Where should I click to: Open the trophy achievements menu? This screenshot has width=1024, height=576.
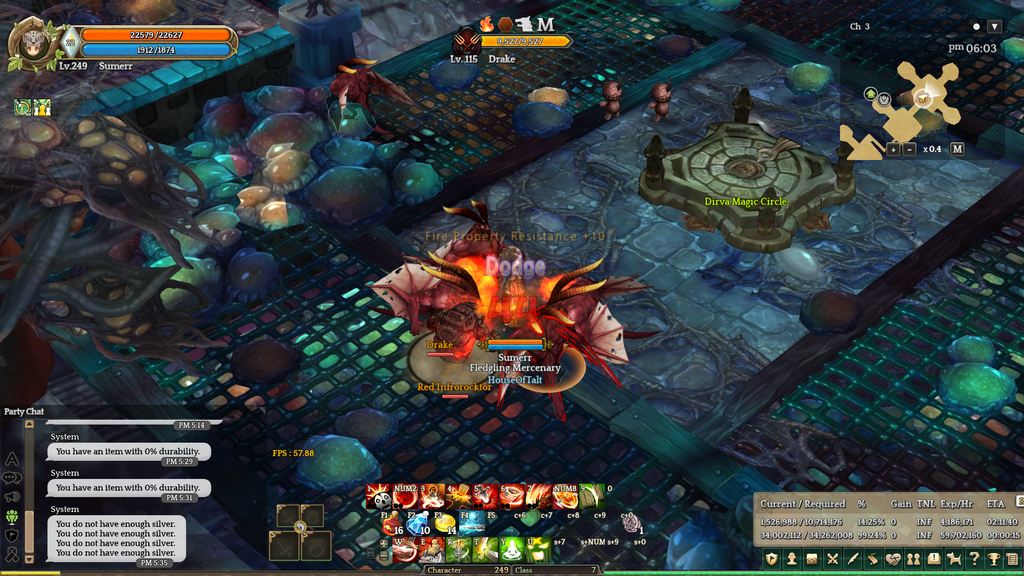(994, 559)
